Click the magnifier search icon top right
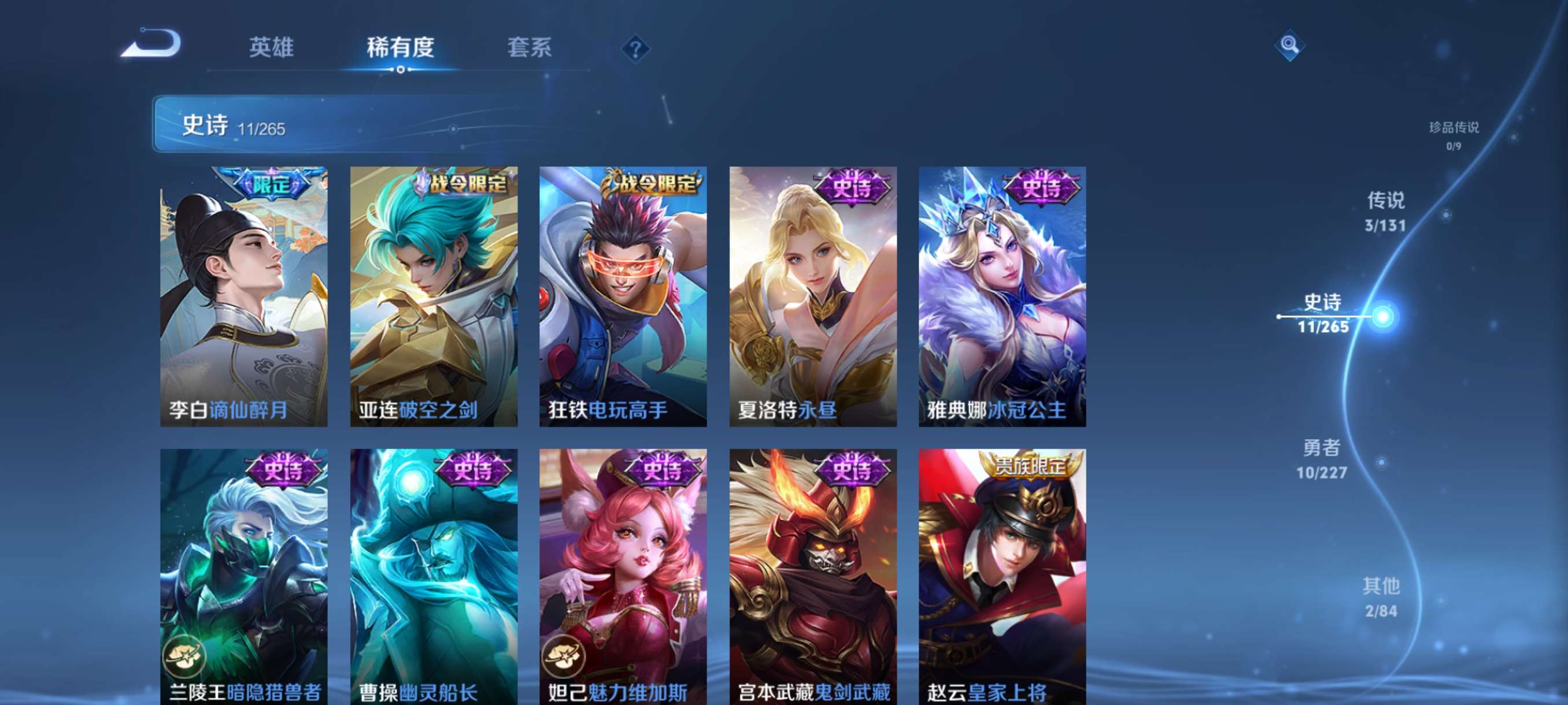 pos(1290,46)
